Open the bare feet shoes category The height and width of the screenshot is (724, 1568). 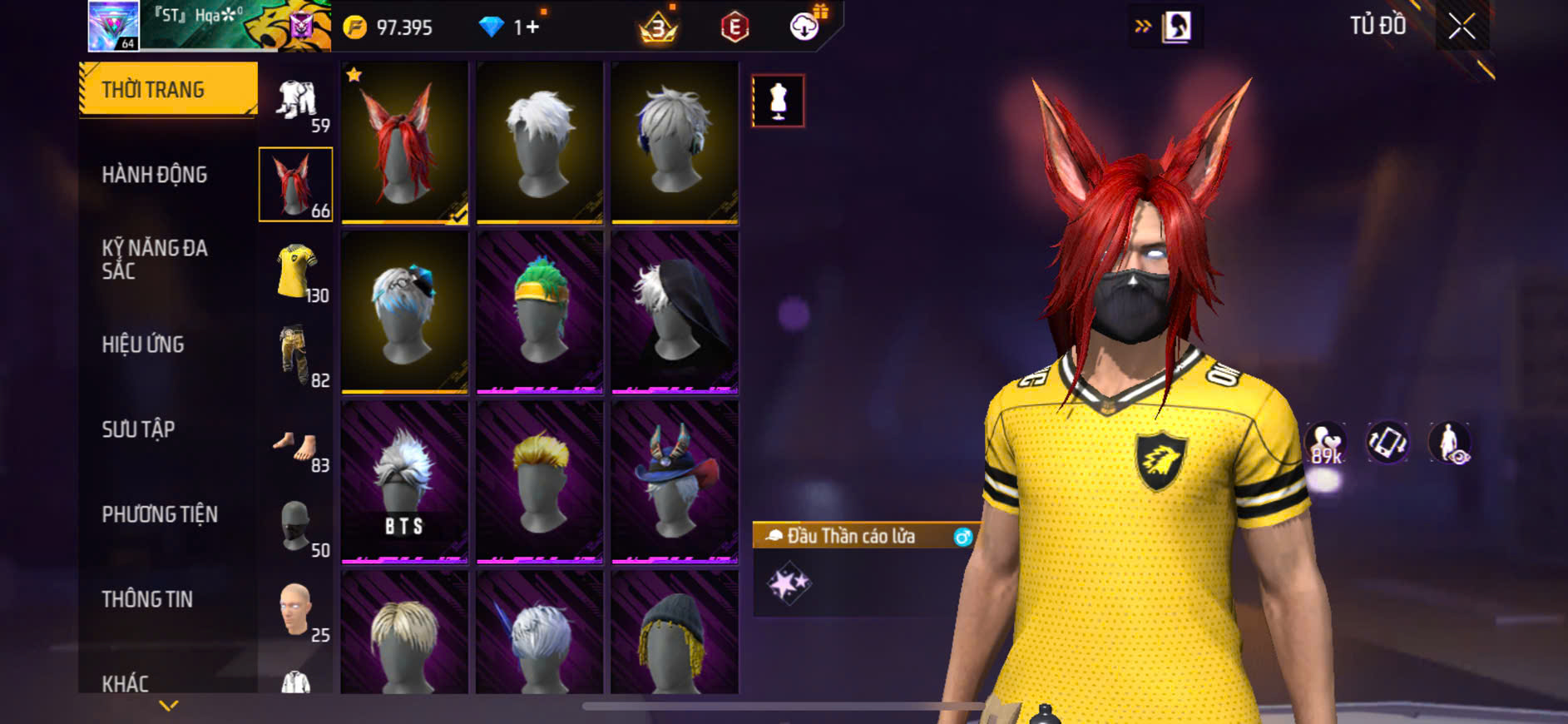296,447
